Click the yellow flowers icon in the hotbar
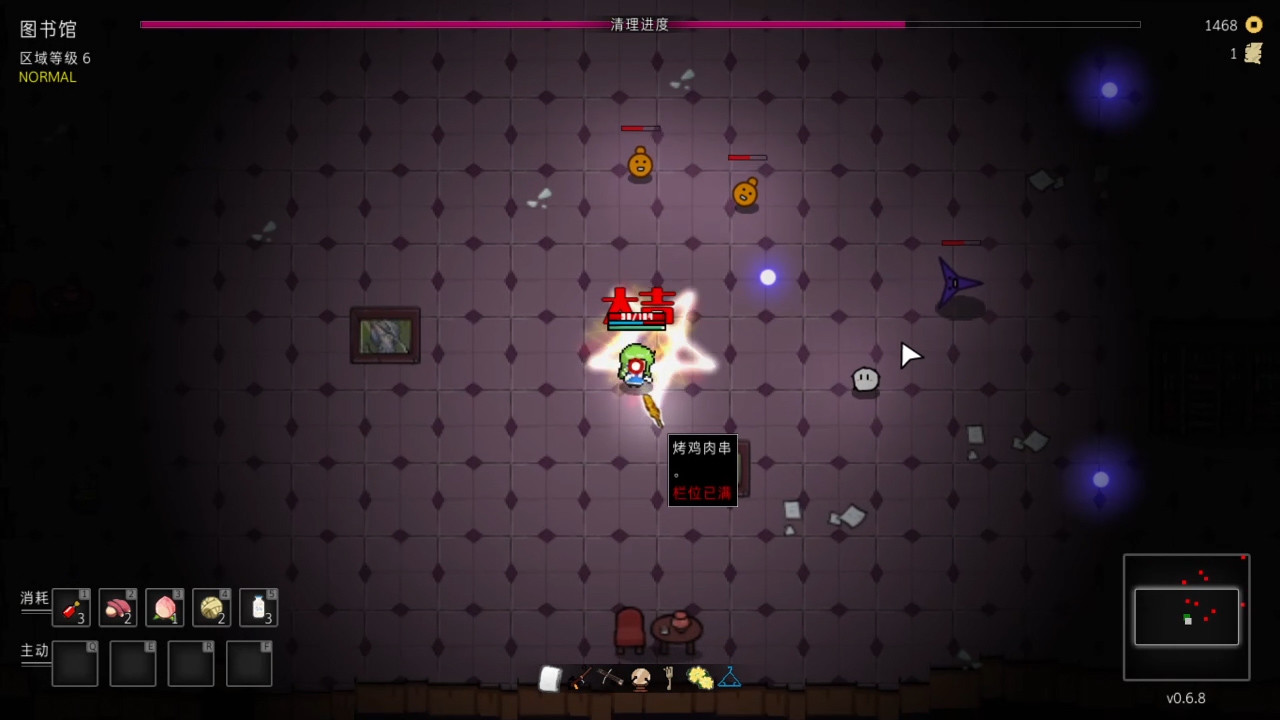Screen dimensions: 1280x720 698,678
